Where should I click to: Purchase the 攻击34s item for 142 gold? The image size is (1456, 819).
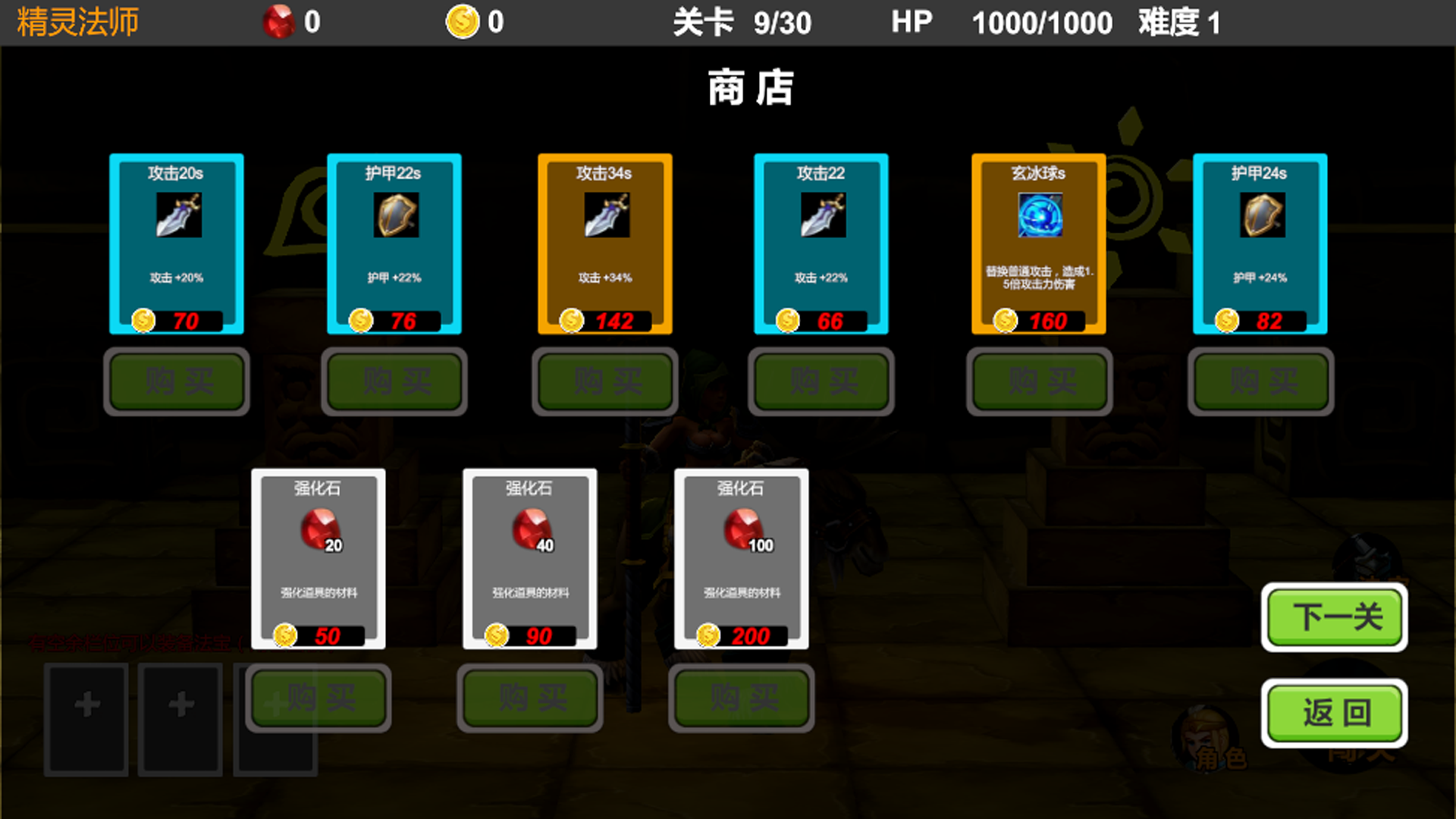(605, 381)
